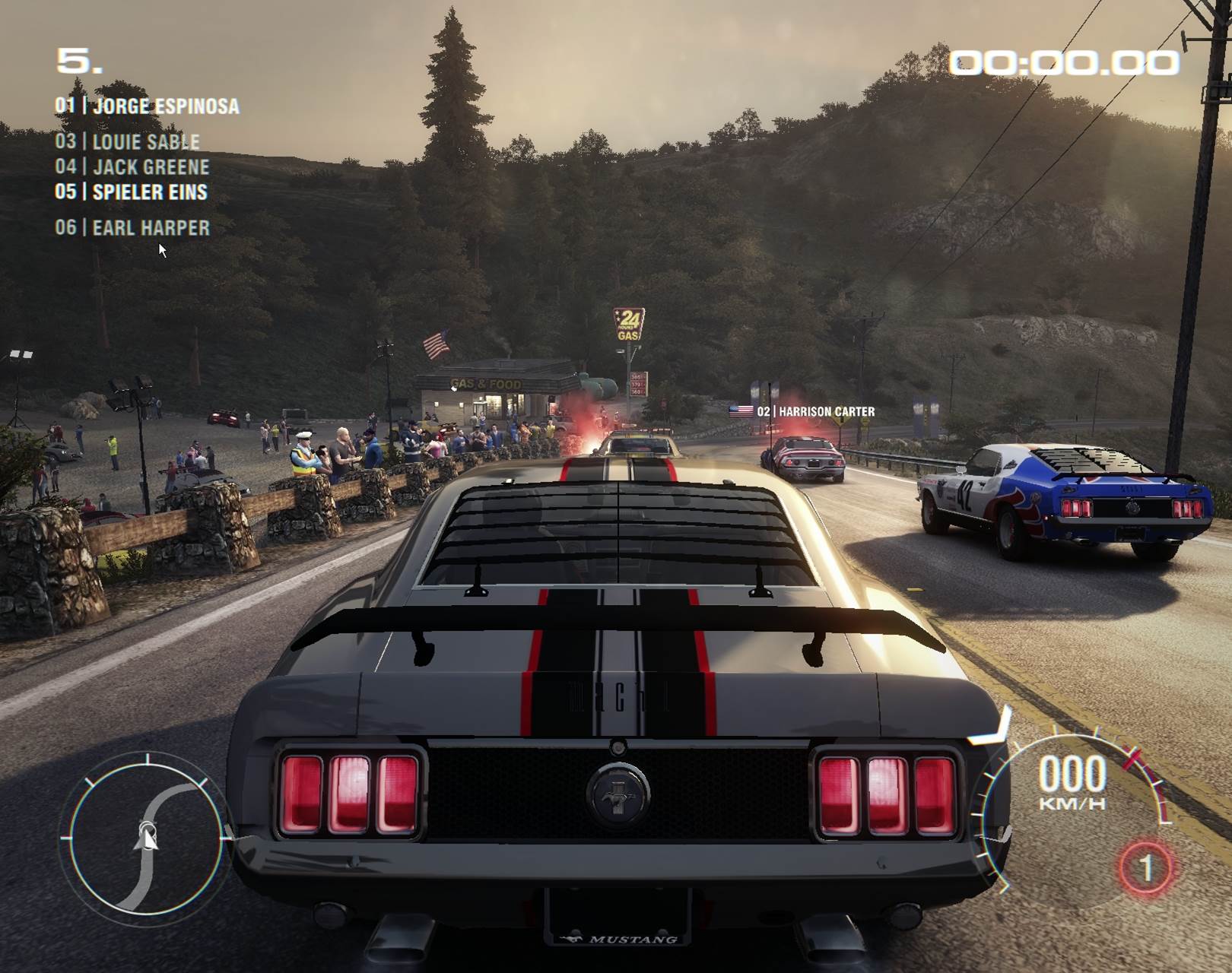Choose Louie Sable's leaderboard row
This screenshot has width=1232, height=973.
128,142
